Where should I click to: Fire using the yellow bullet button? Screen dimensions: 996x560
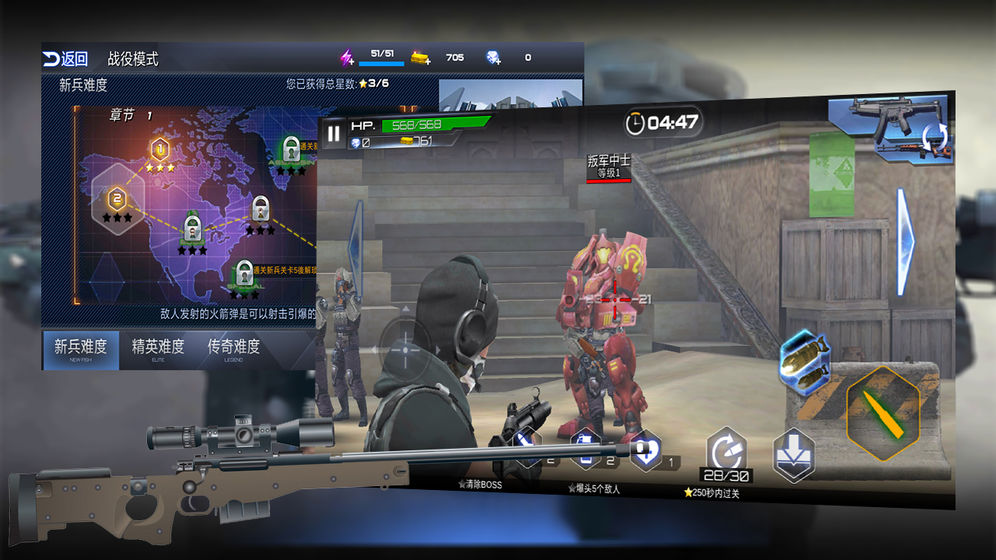click(882, 411)
